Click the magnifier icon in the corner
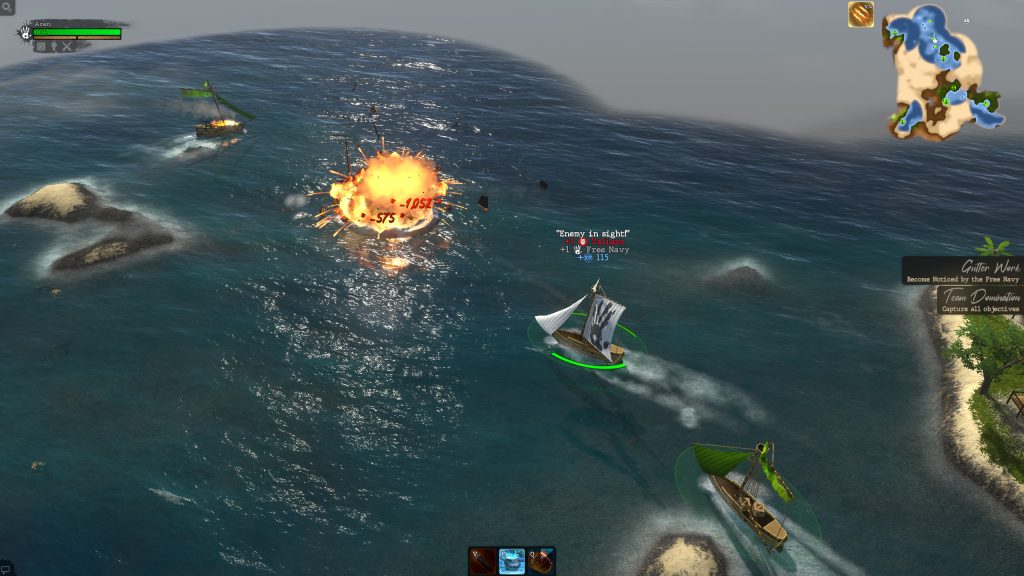This screenshot has width=1024, height=576. coord(7,7)
